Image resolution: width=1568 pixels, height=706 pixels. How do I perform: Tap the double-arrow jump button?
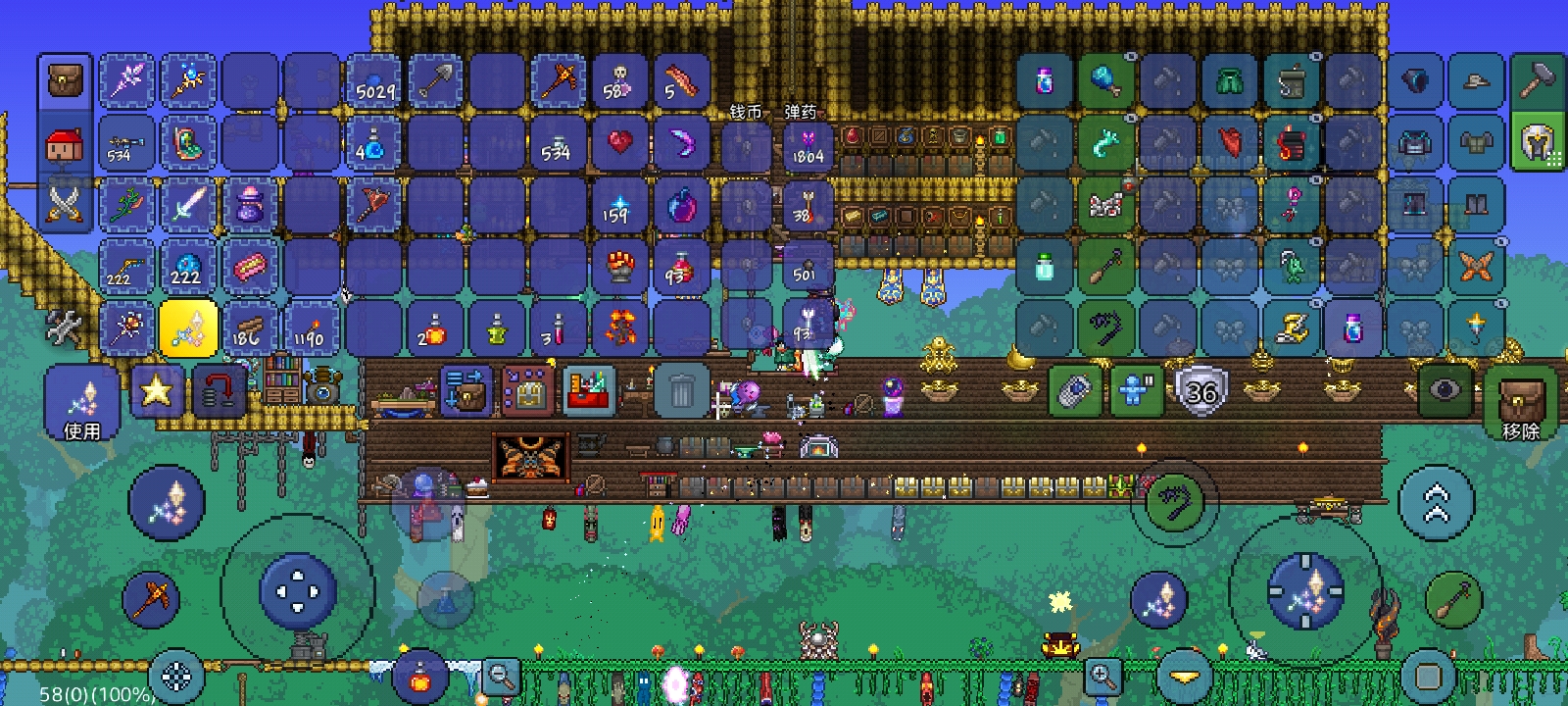pos(1436,502)
